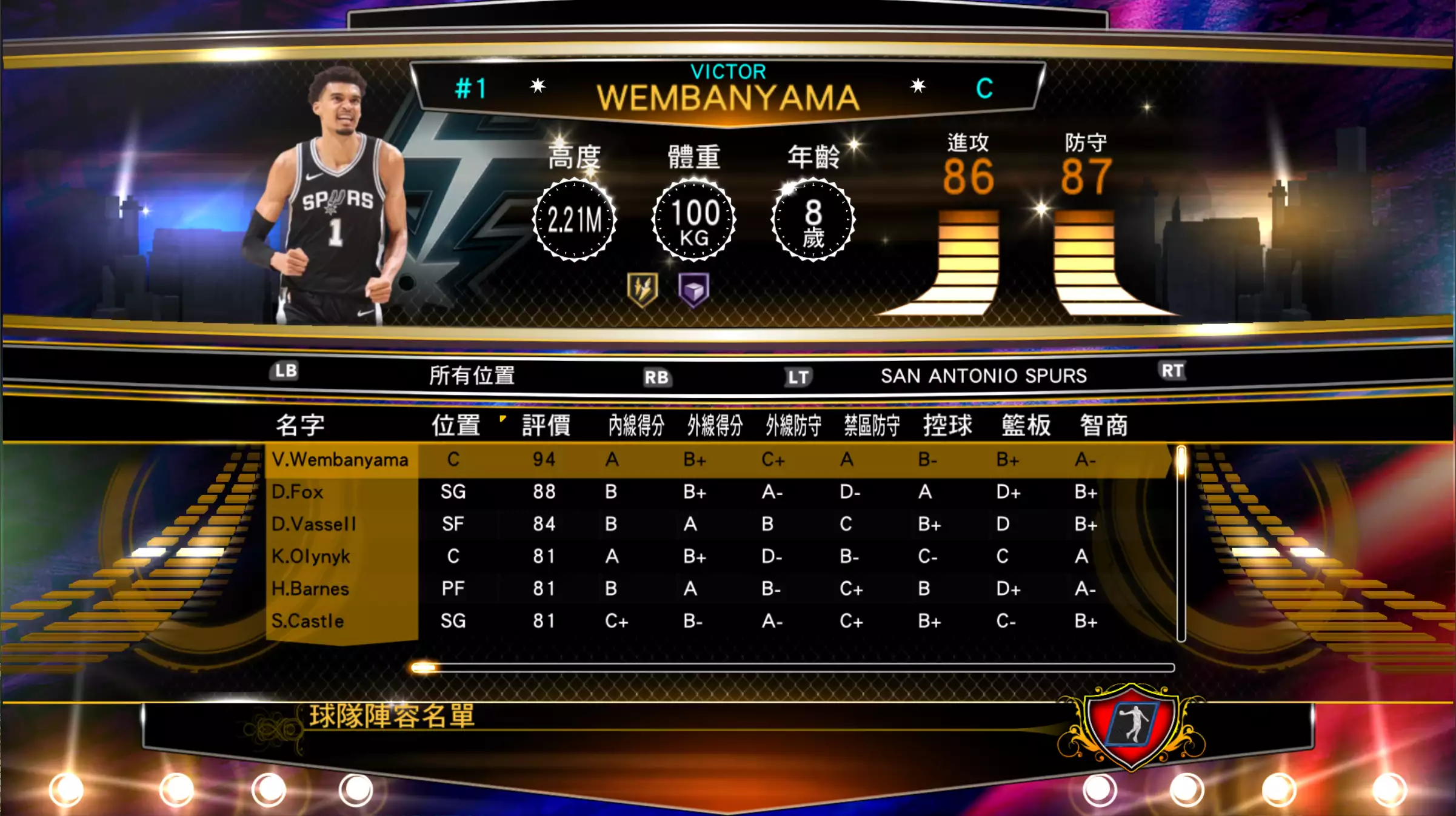The image size is (1456, 816).
Task: Pick K.Olynyk in the roster table
Action: click(310, 556)
